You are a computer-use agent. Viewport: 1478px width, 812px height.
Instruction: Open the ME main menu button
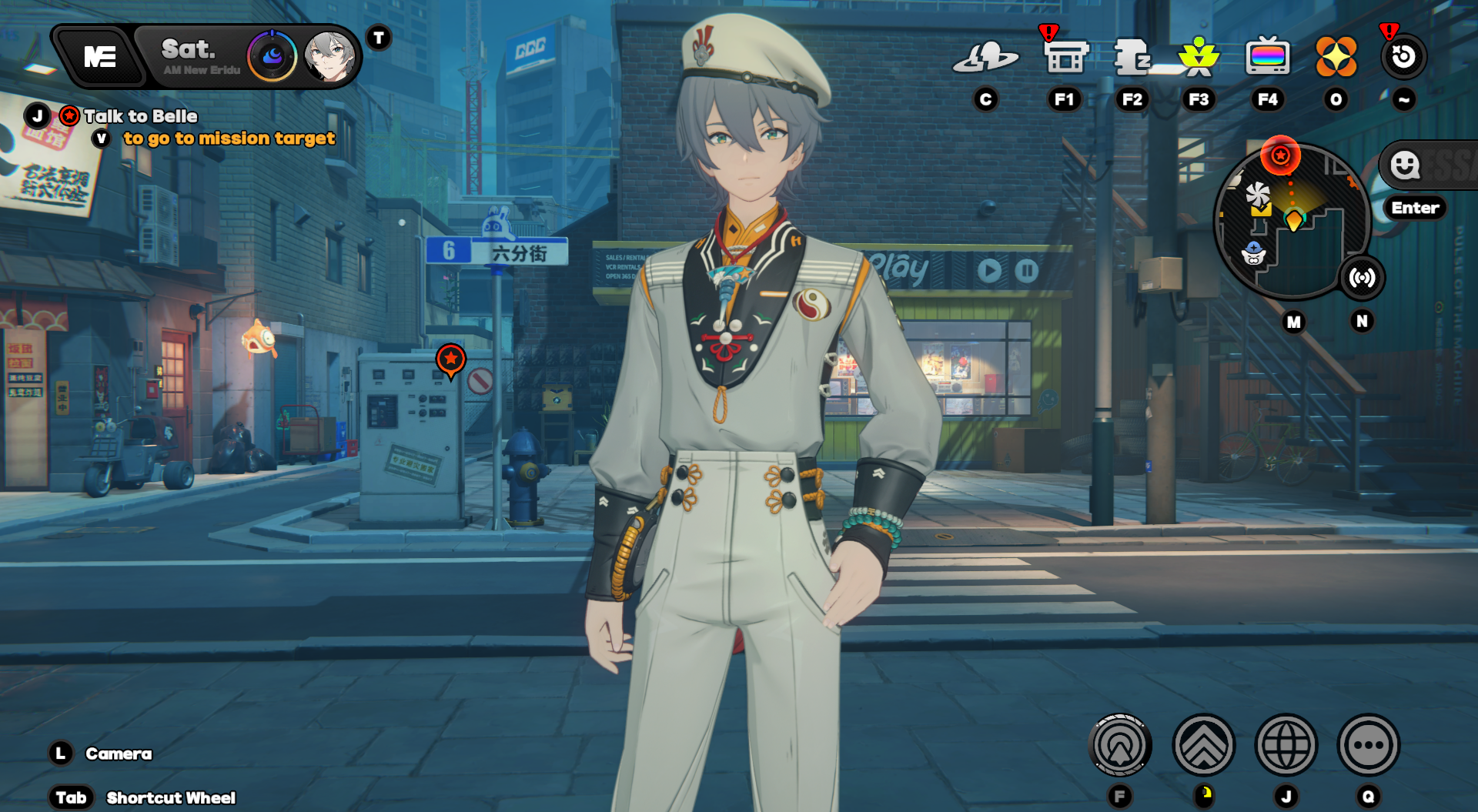100,56
